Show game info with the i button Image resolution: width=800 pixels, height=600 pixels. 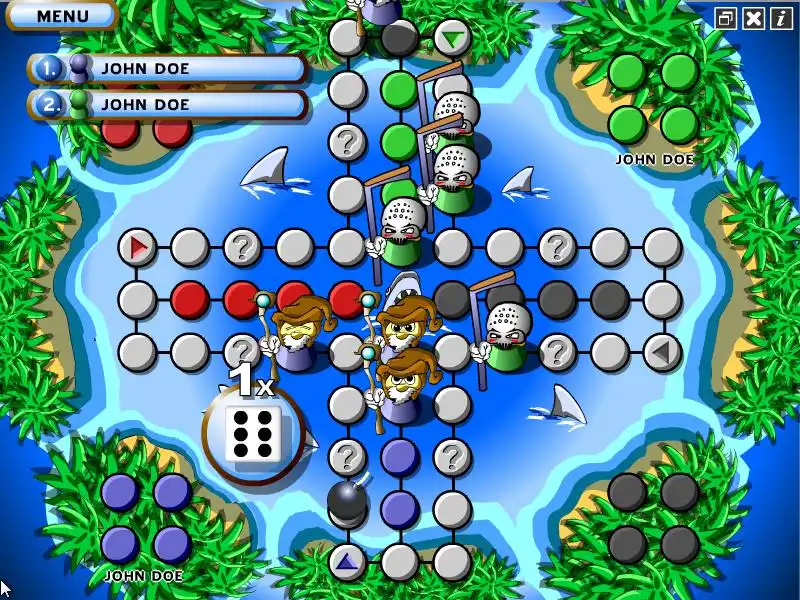point(780,18)
